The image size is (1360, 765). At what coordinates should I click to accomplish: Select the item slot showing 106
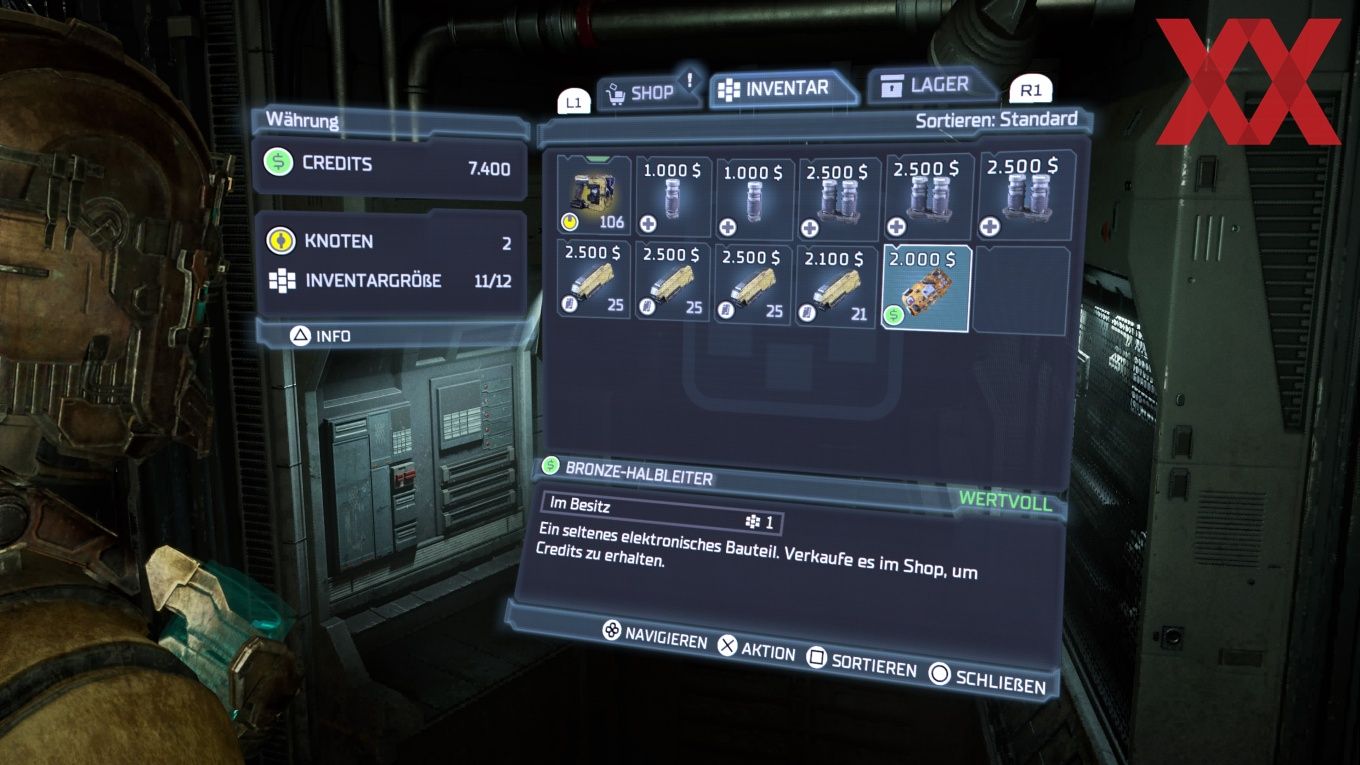click(594, 196)
